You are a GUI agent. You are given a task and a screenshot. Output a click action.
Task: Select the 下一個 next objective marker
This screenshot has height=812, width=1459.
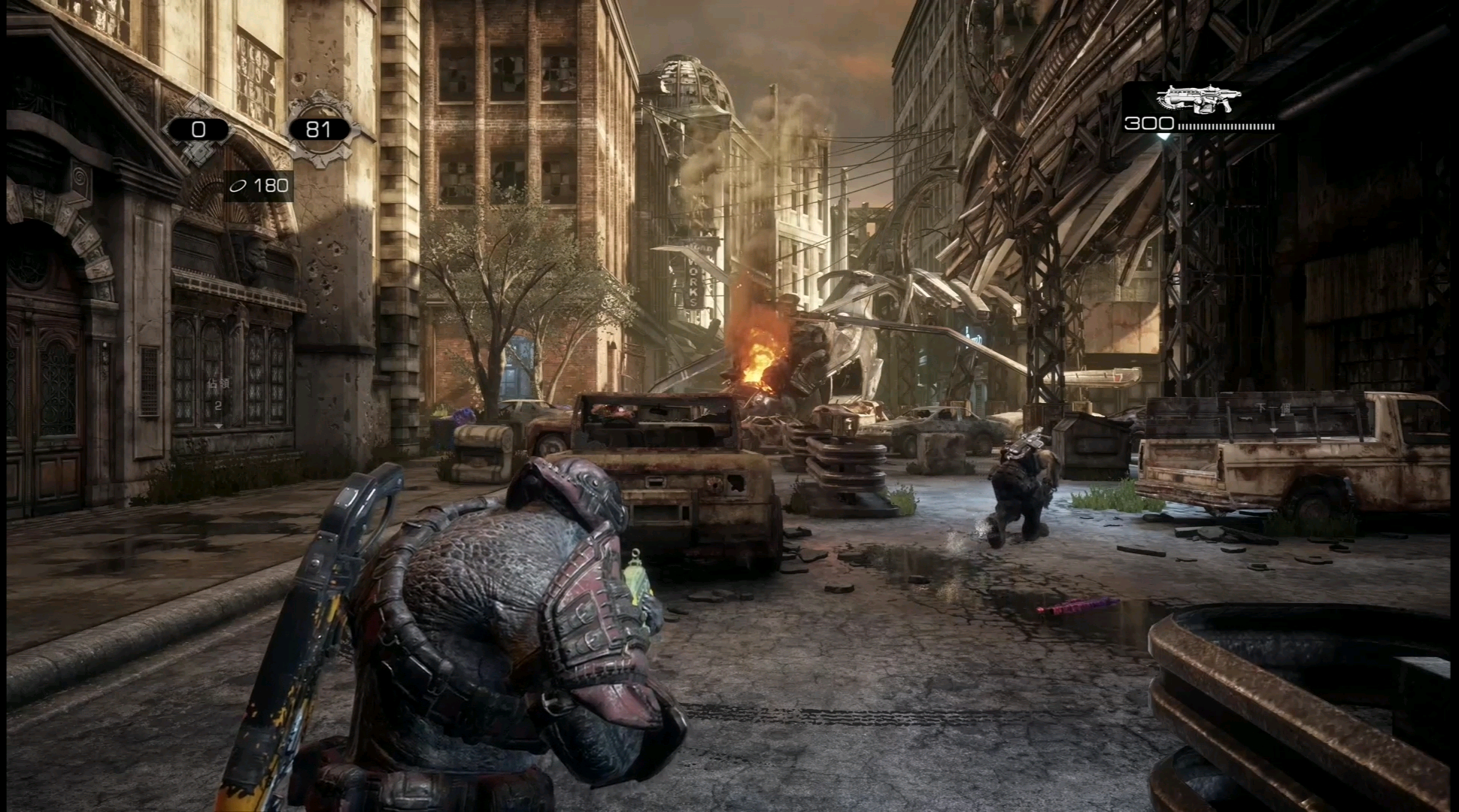[x=1272, y=408]
